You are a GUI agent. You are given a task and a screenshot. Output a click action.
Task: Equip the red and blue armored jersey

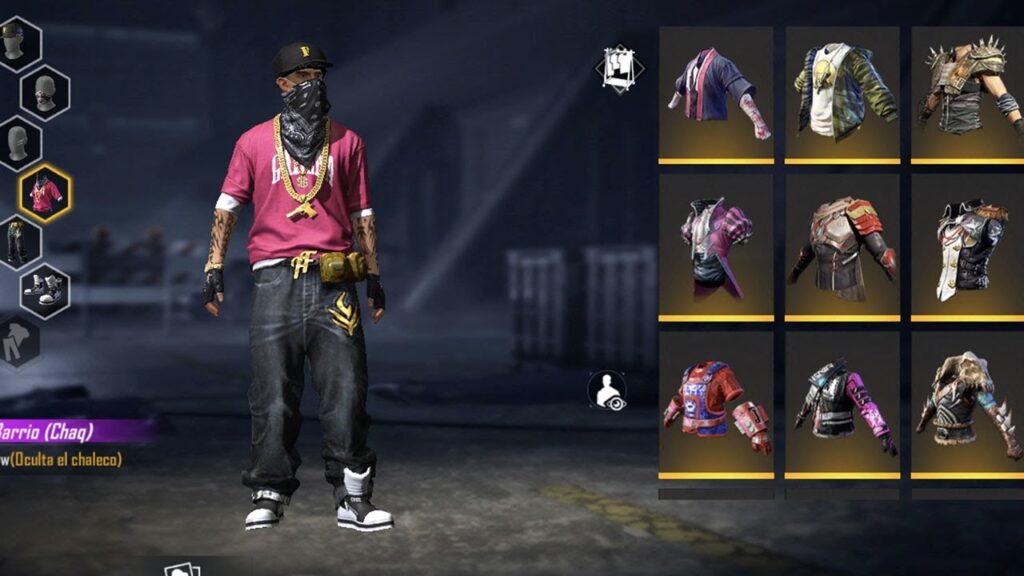click(x=715, y=405)
